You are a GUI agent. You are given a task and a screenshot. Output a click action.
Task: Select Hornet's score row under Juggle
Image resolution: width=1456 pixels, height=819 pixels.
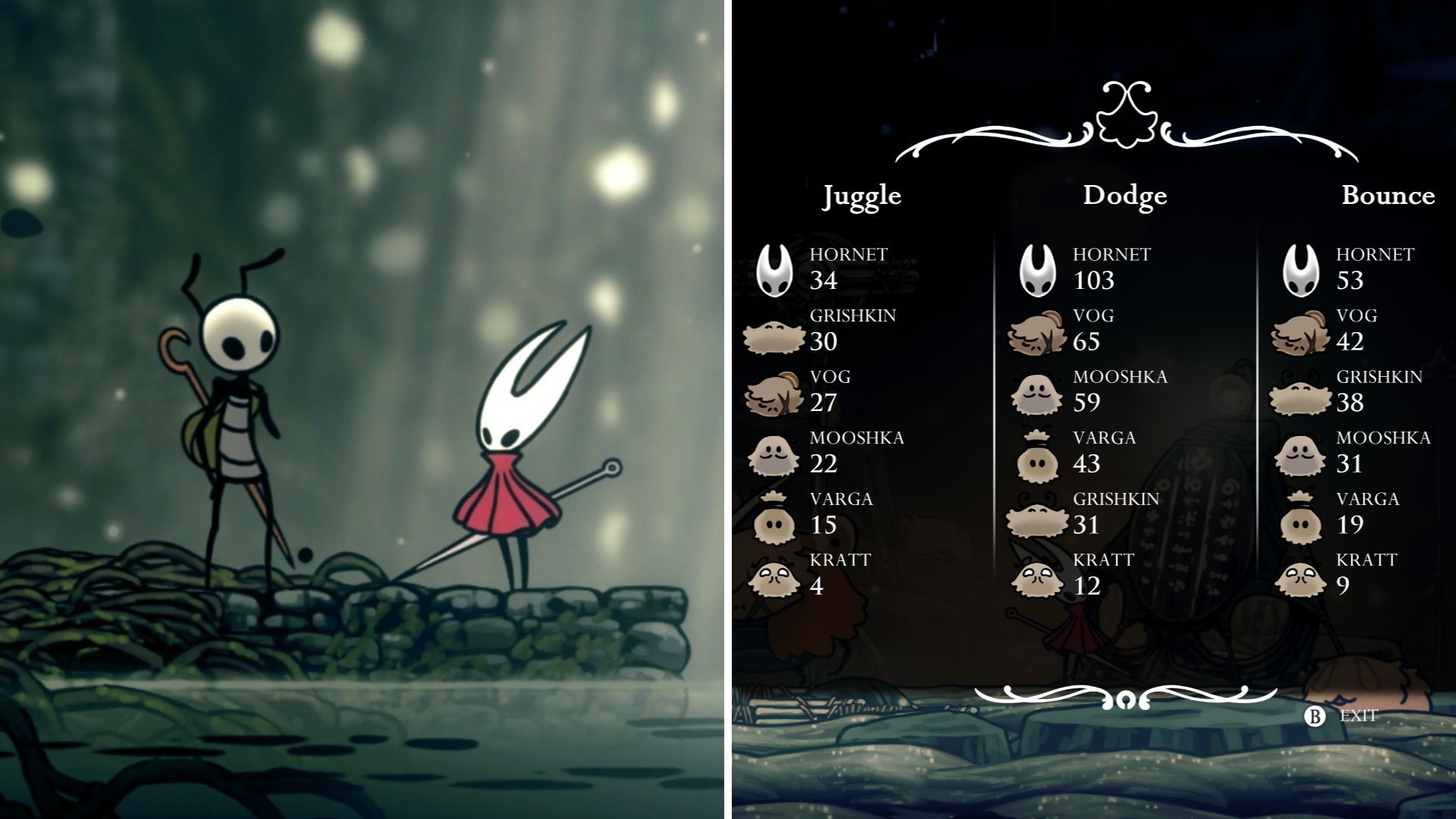click(834, 268)
